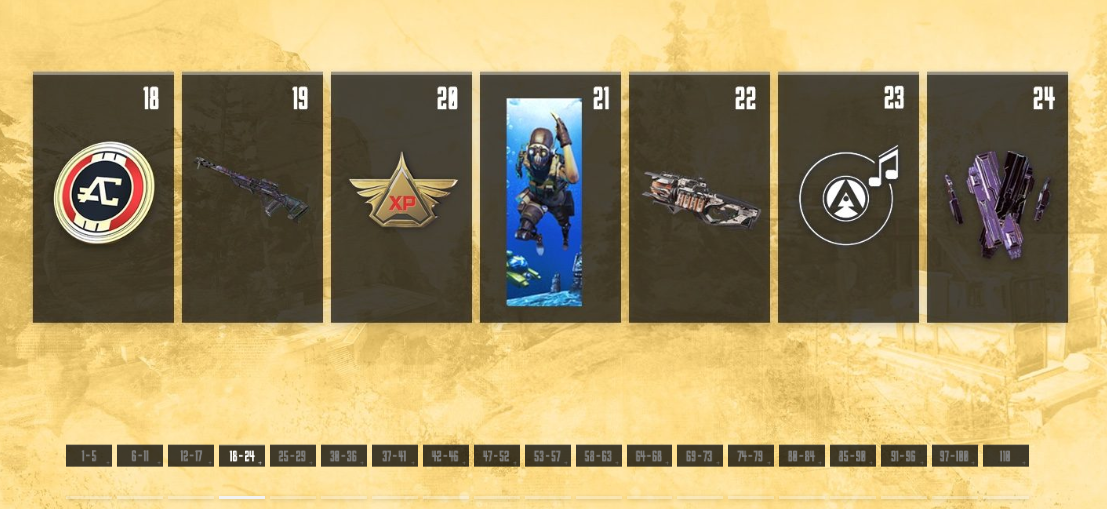The height and width of the screenshot is (509, 1107).
Task: Select the level 20 XP boost reward
Action: click(x=401, y=197)
